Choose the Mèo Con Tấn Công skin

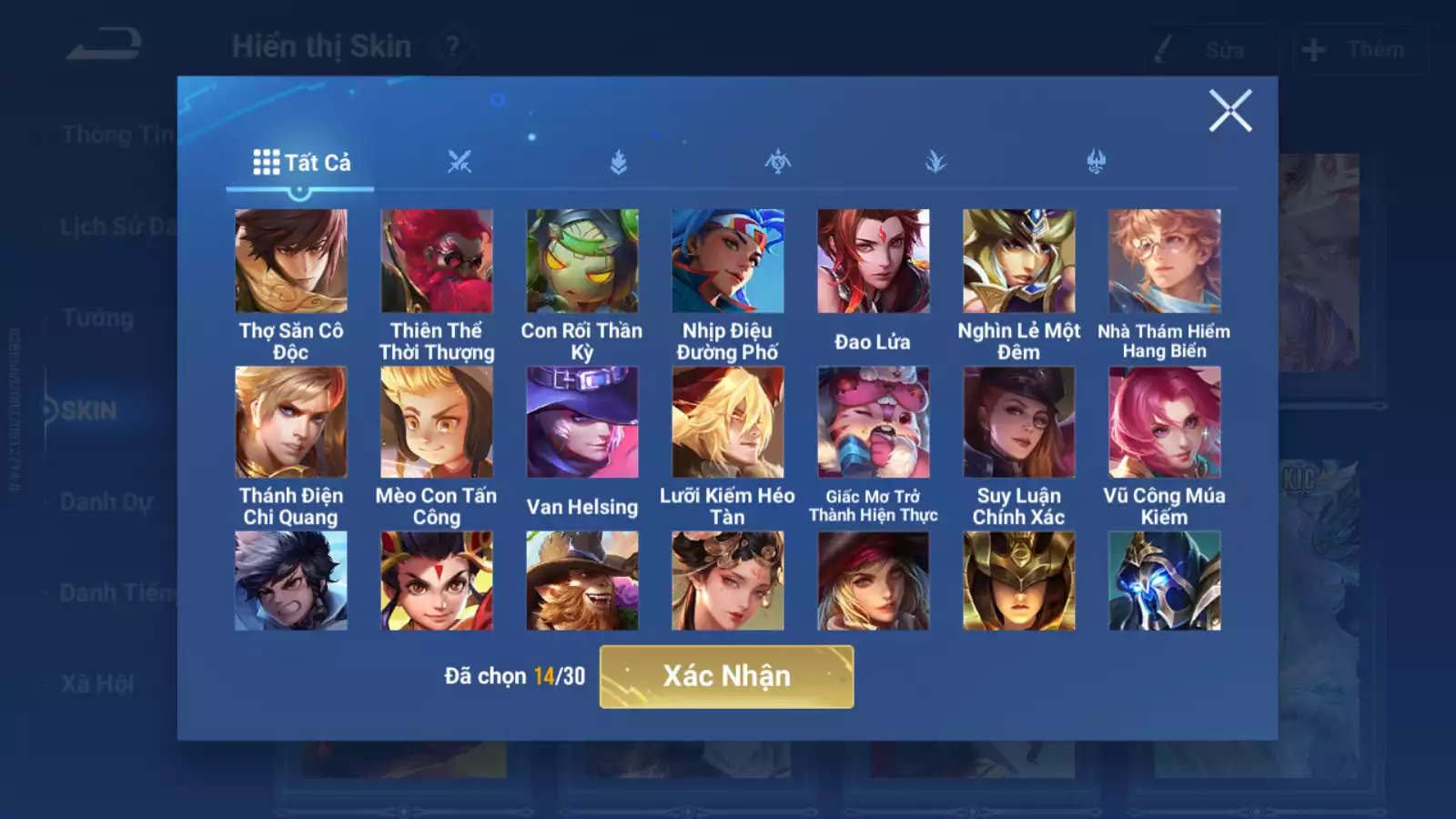click(437, 422)
